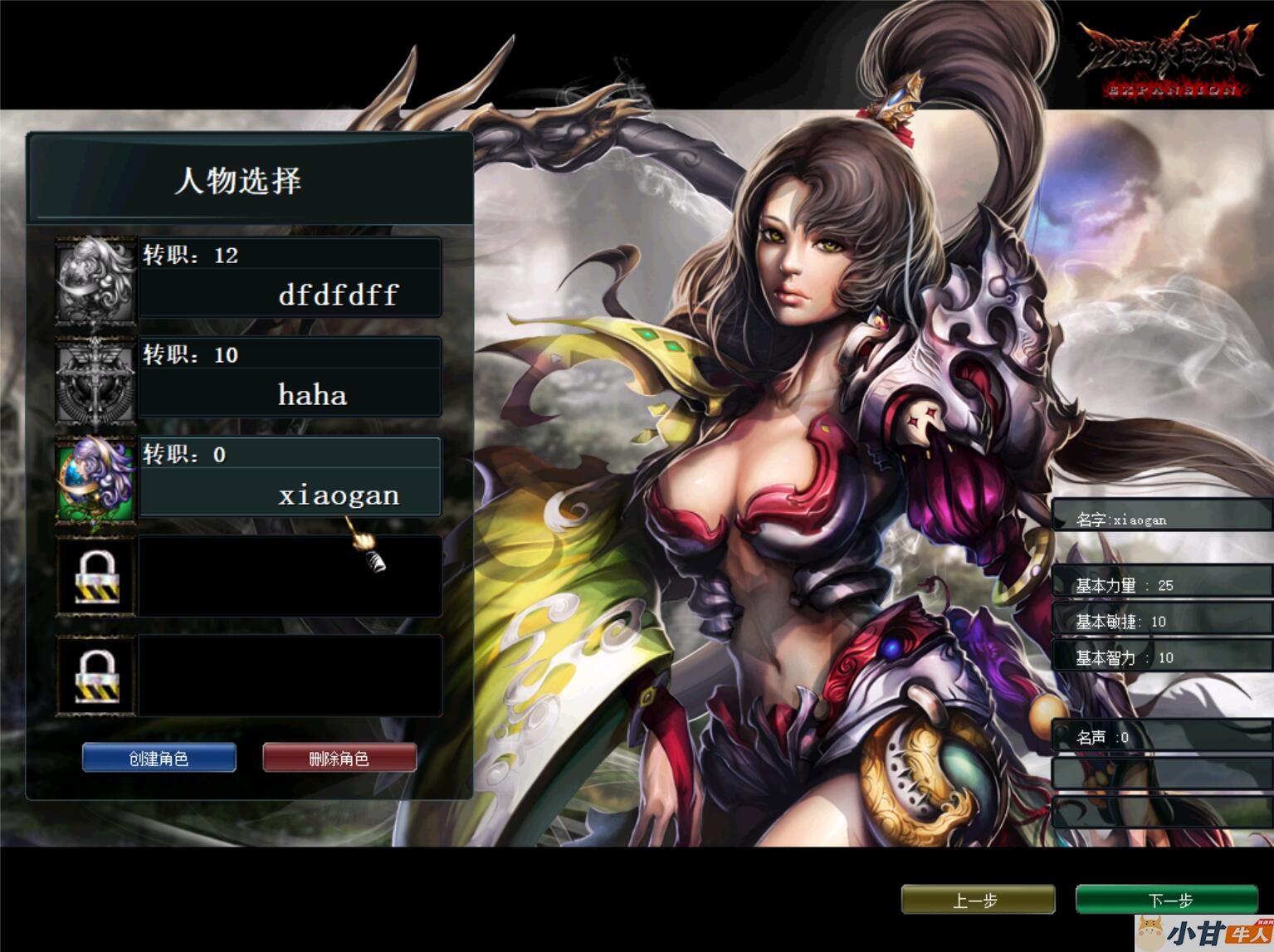Click the purple-haired portrait beside xiaogan
This screenshot has height=952, width=1274.
95,481
